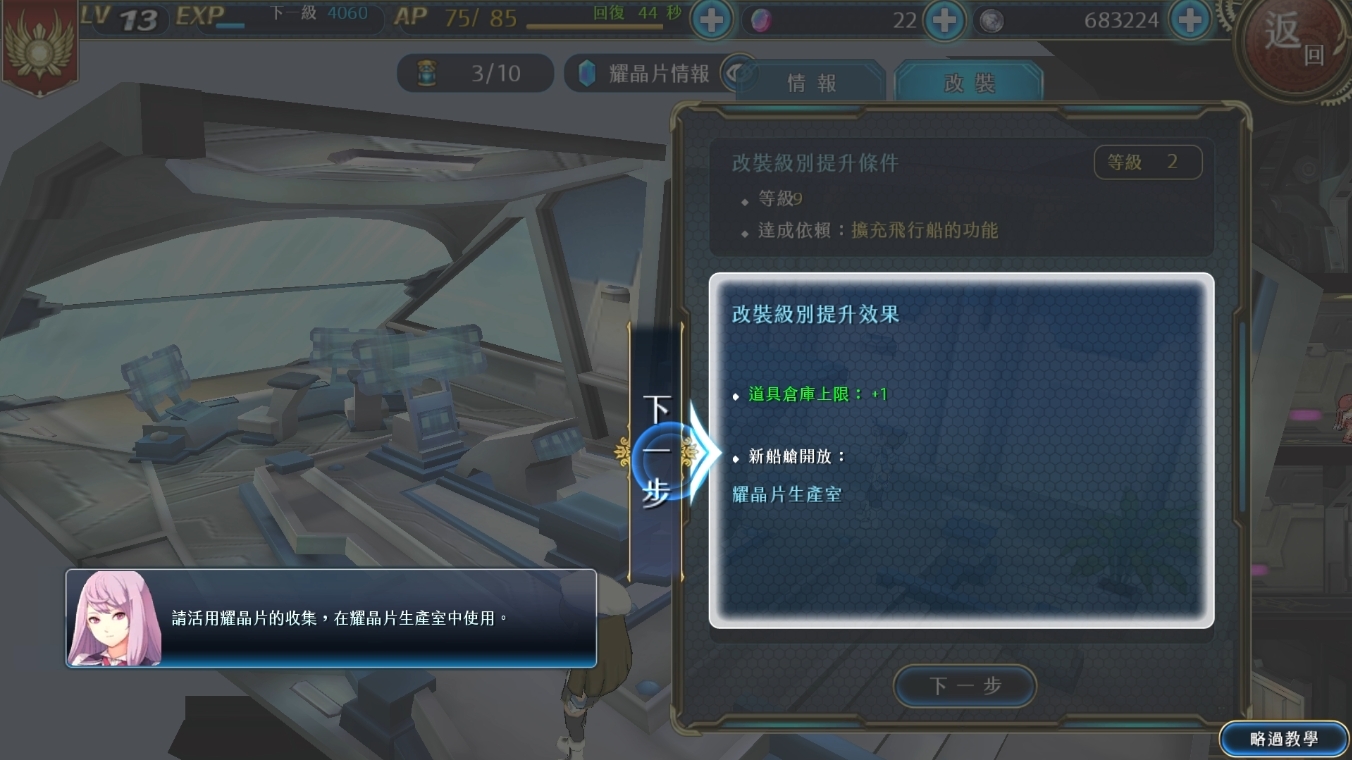Screen dimensions: 1352x760
Task: Click the plus icon next to AP gauge
Action: tap(710, 19)
